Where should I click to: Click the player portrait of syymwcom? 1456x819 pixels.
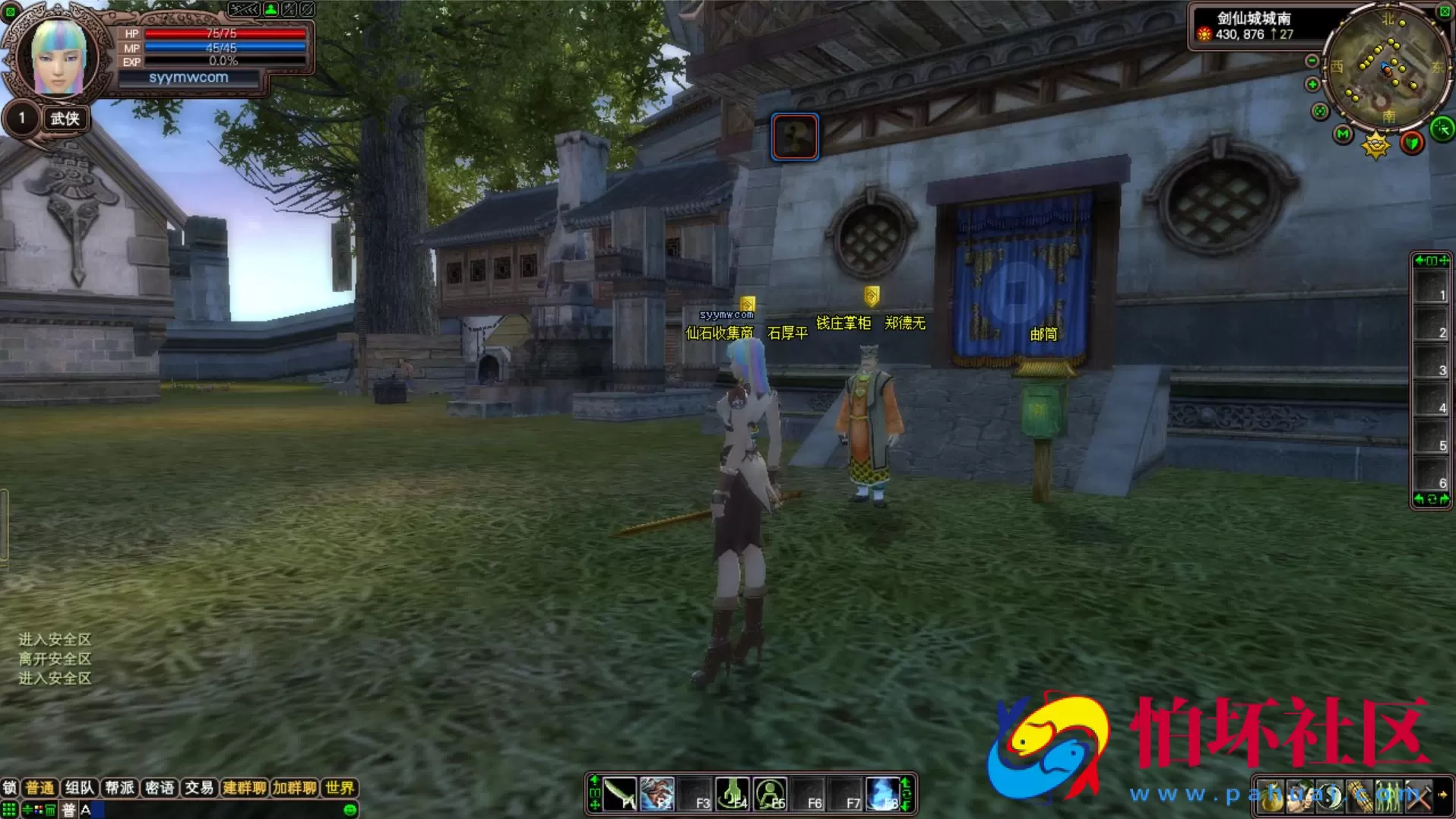click(58, 58)
